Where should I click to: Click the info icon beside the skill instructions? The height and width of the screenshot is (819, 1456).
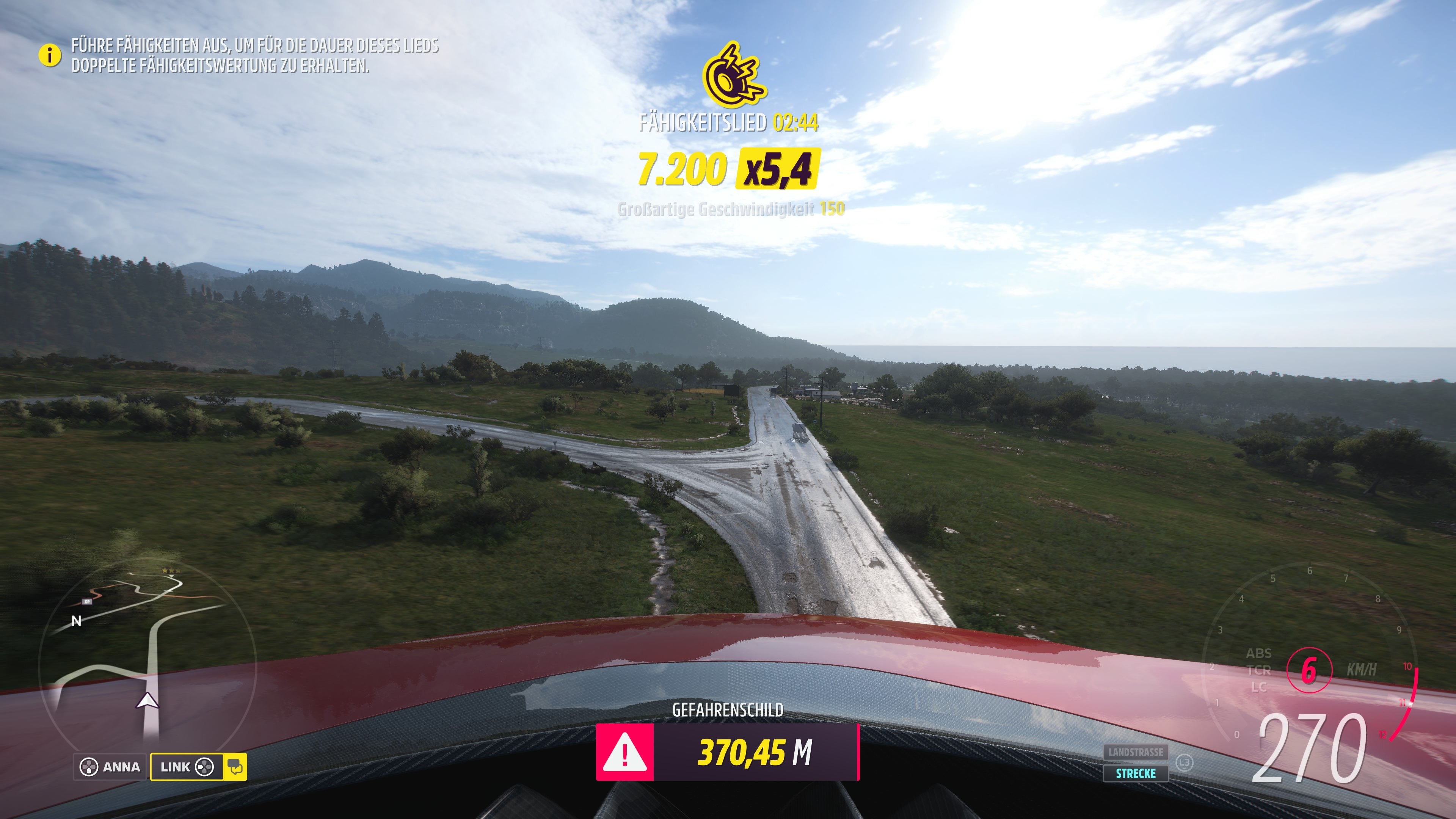coord(50,55)
